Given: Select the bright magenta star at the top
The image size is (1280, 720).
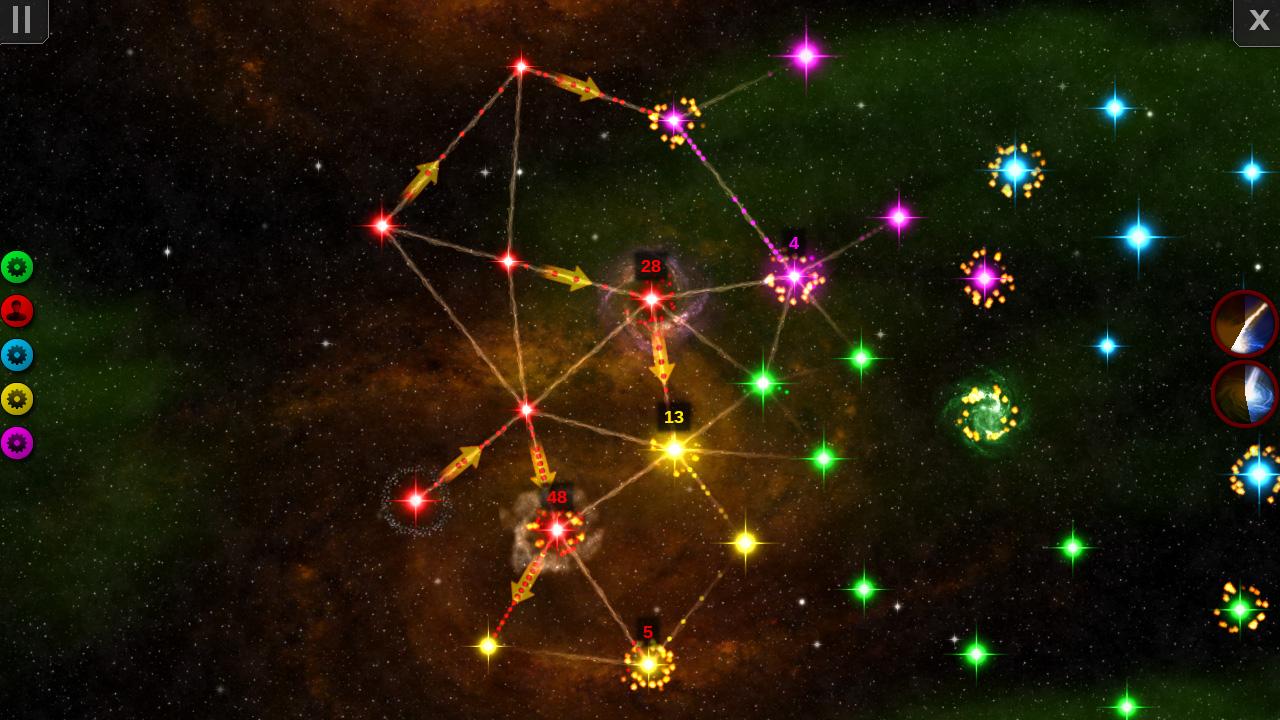Looking at the screenshot, I should click(806, 58).
